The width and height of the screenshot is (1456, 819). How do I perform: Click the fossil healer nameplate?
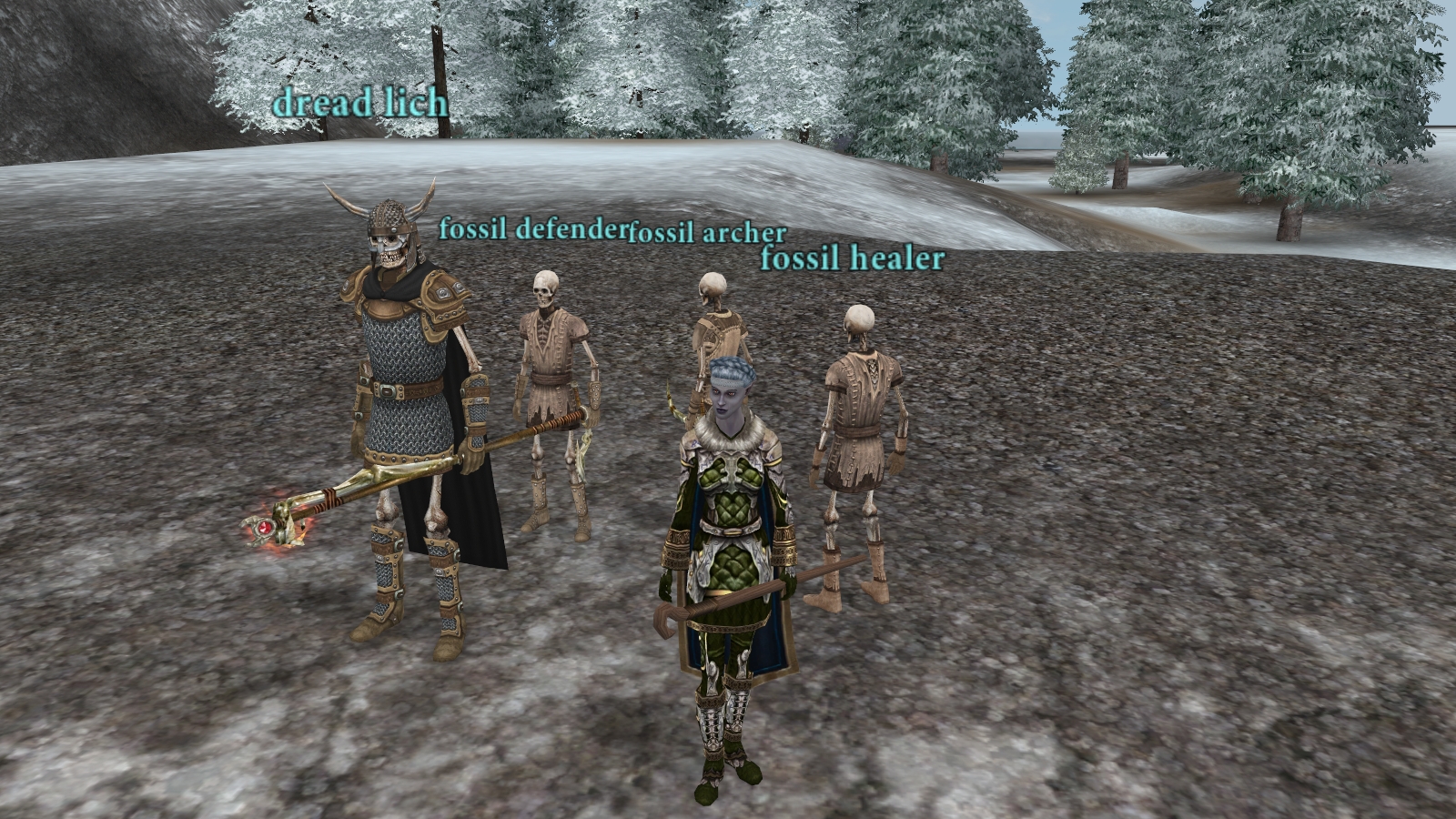point(852,259)
